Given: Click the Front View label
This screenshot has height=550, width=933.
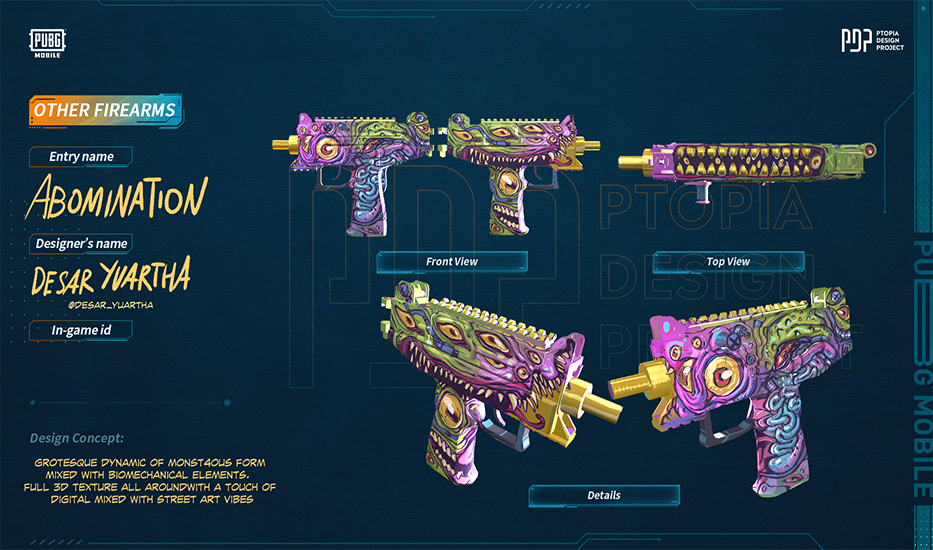Looking at the screenshot, I should tap(452, 262).
